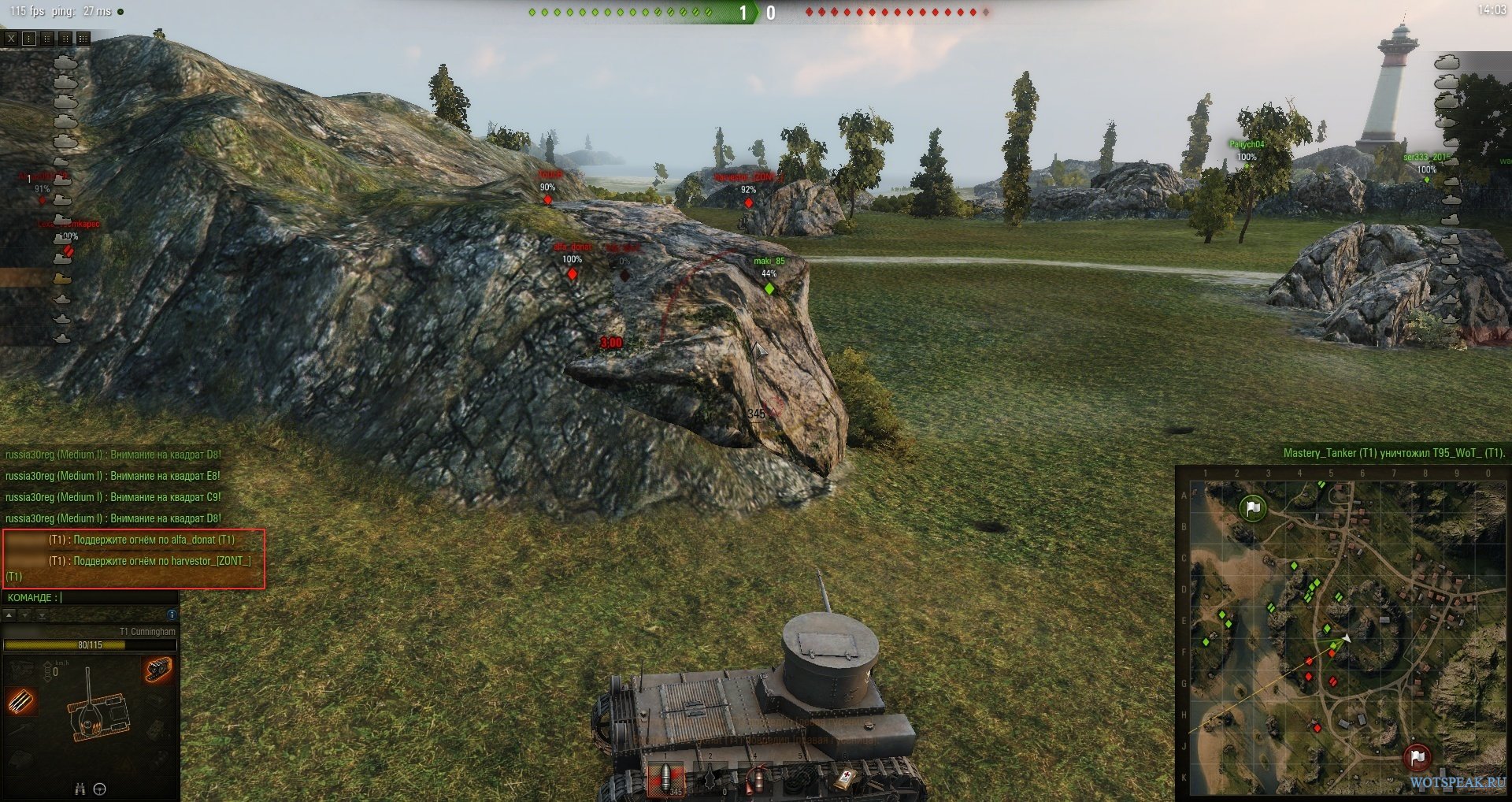Screen dimensions: 1512x802
Task: Jump to newest chat message button
Action: point(43,614)
